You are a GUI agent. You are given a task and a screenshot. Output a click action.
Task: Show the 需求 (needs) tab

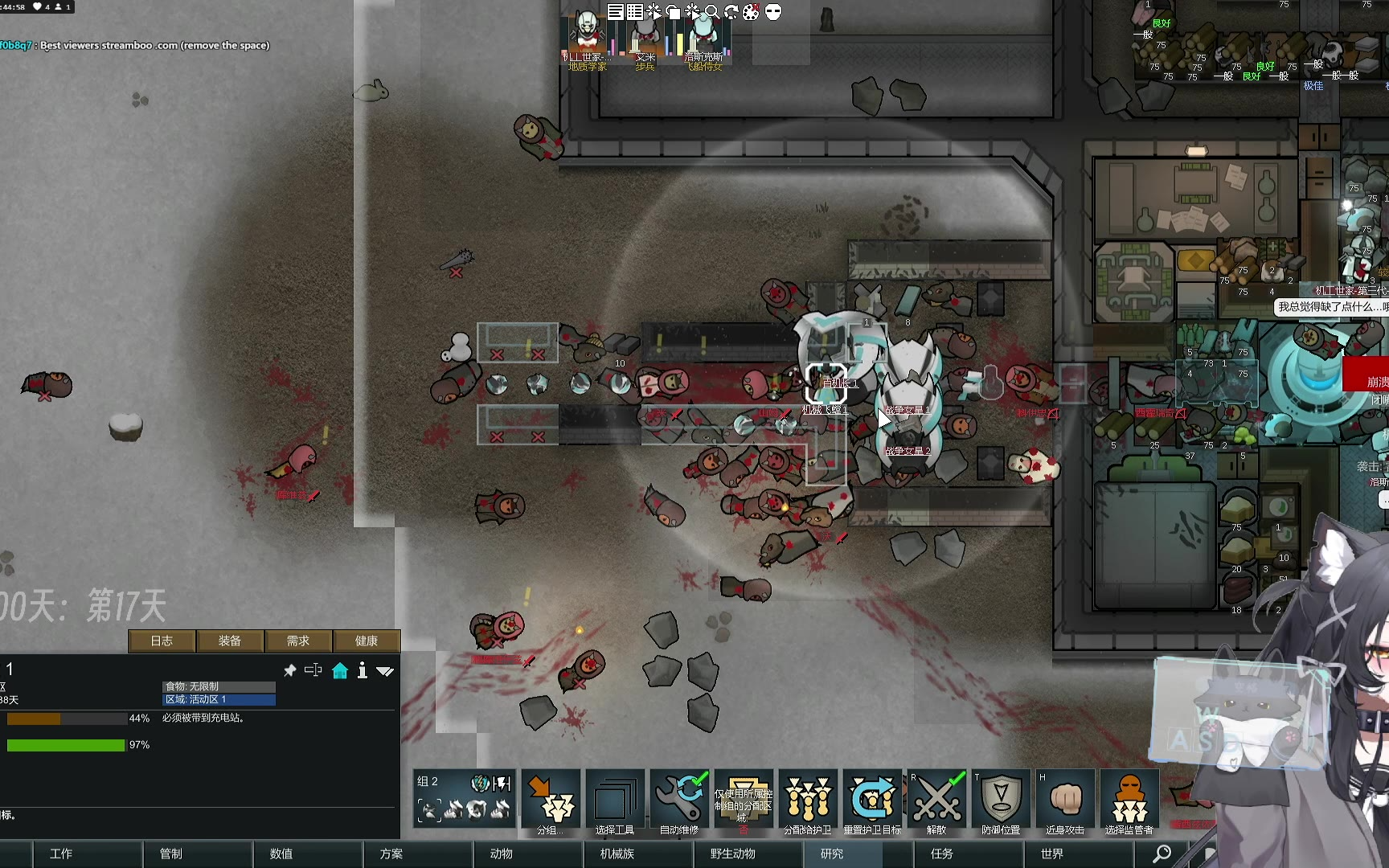tap(298, 641)
